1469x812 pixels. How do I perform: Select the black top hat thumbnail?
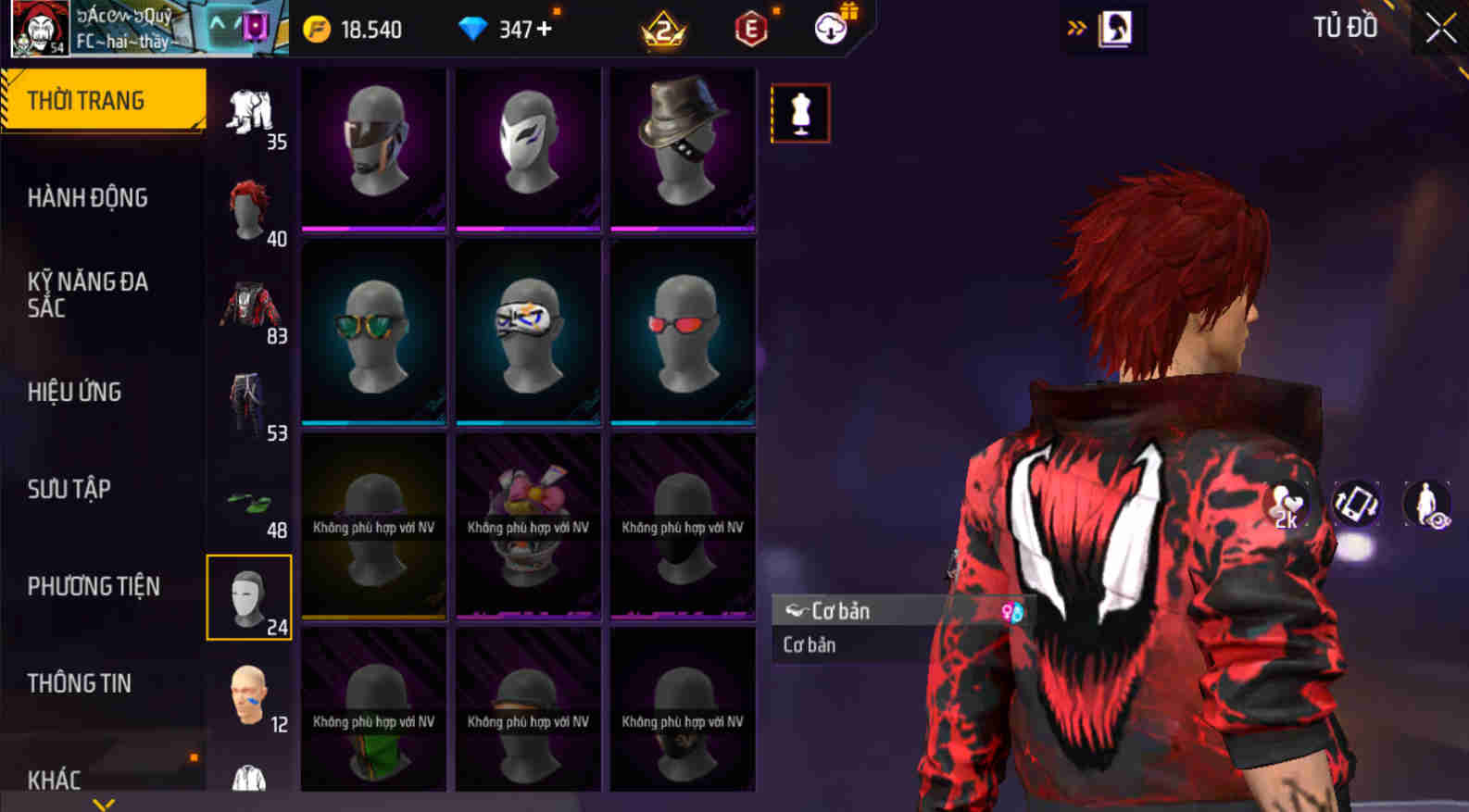(683, 148)
